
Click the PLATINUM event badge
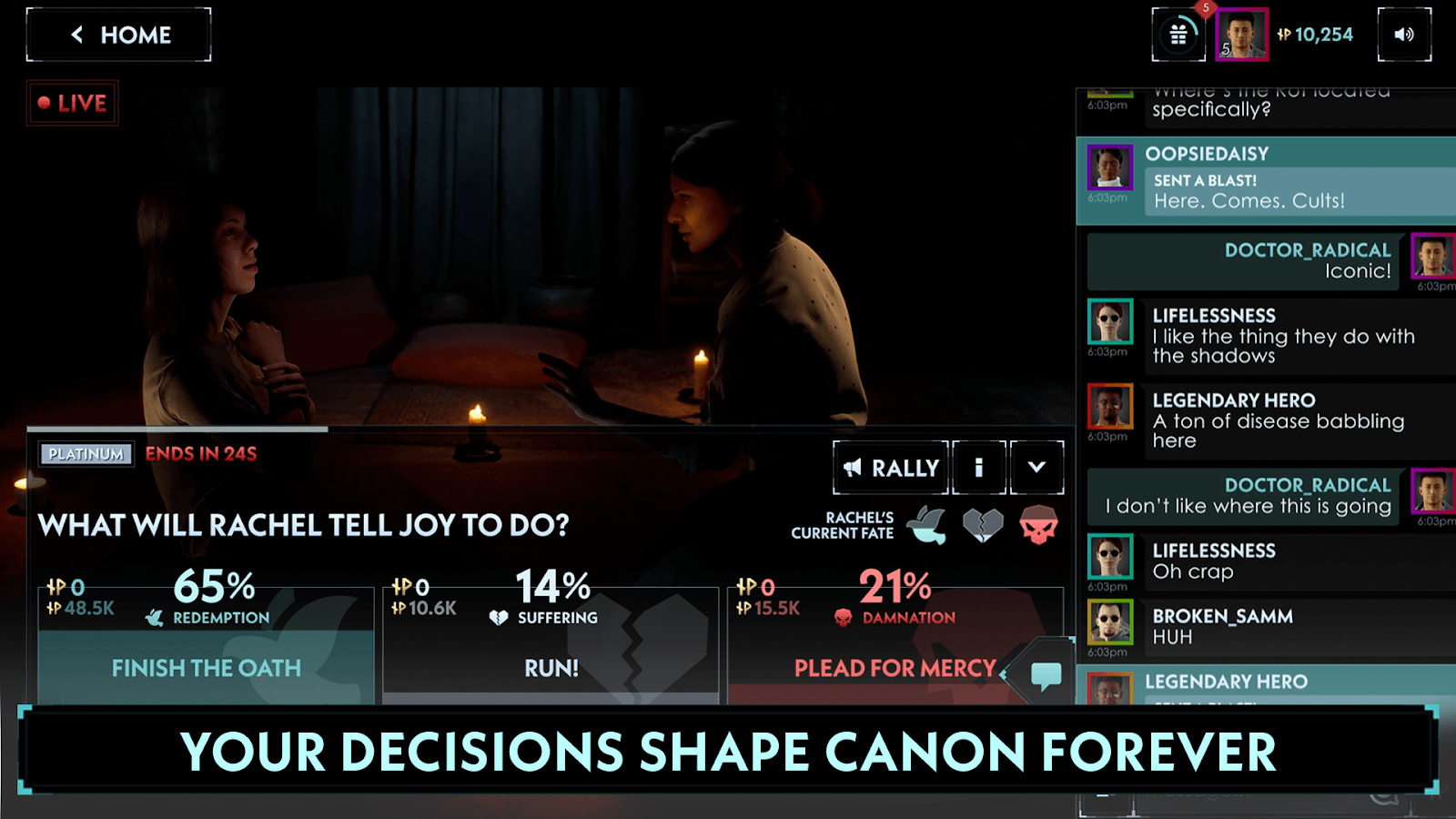tap(86, 453)
